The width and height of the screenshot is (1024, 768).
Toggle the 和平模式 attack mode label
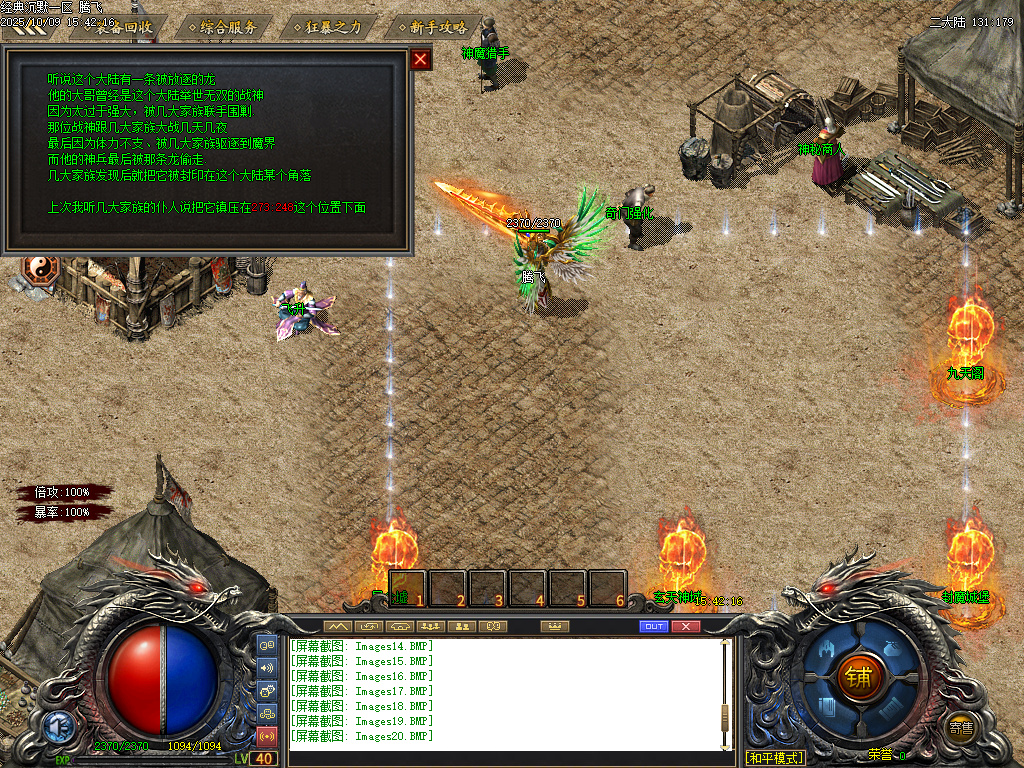pyautogui.click(x=775, y=757)
